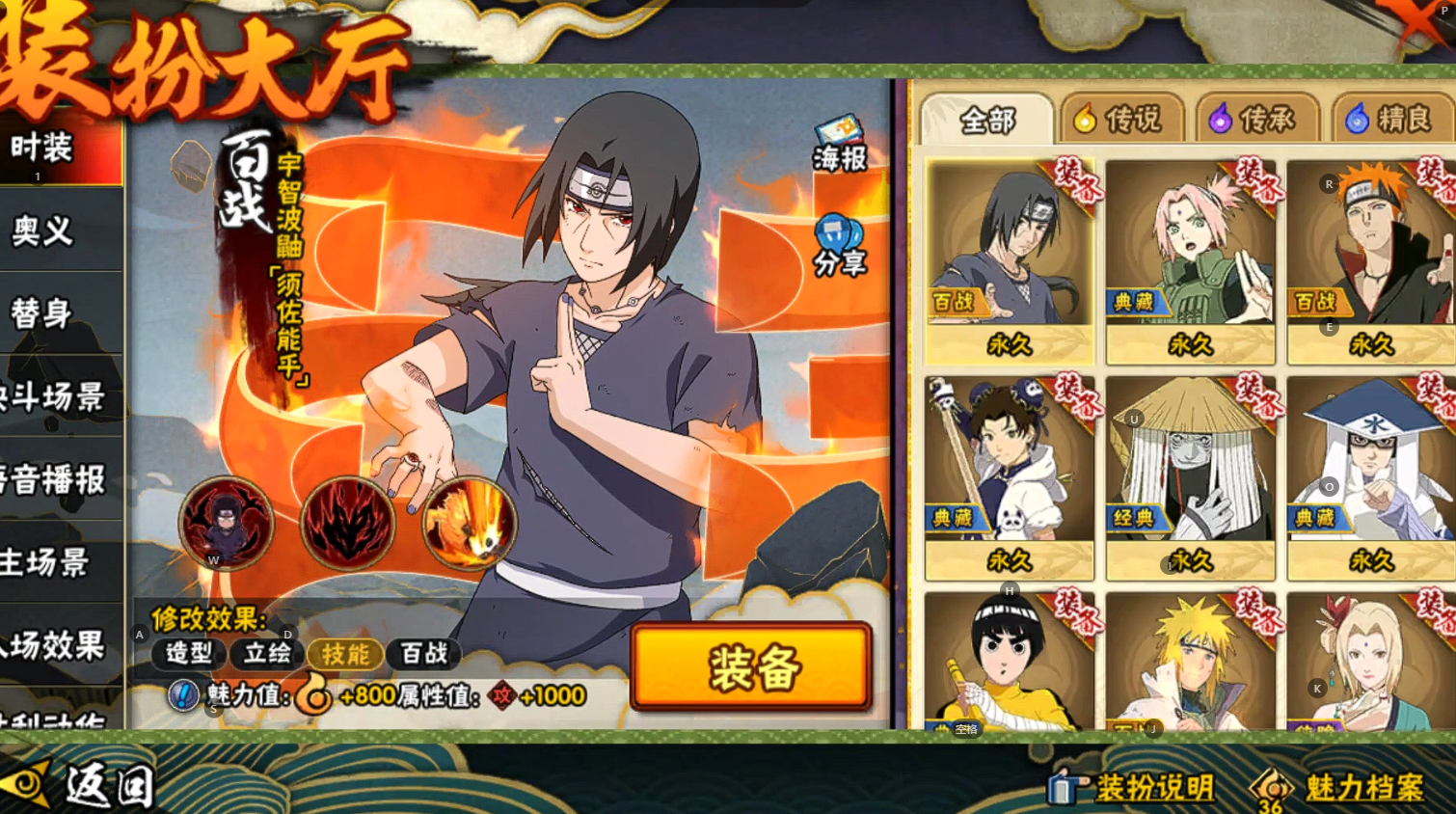Select the 传承 category tab

pos(1255,120)
